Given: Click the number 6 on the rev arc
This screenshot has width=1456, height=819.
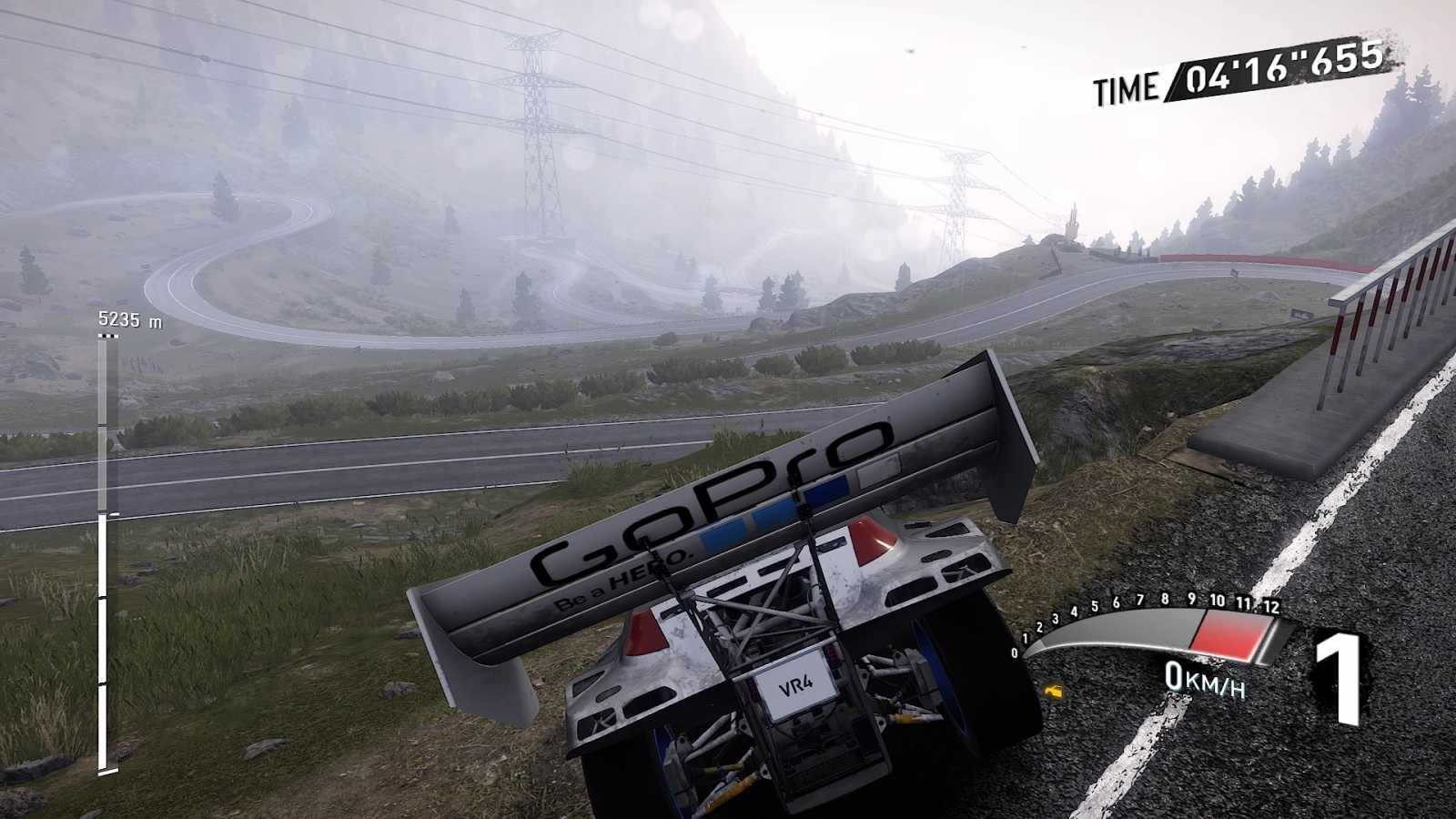Looking at the screenshot, I should (x=1116, y=602).
